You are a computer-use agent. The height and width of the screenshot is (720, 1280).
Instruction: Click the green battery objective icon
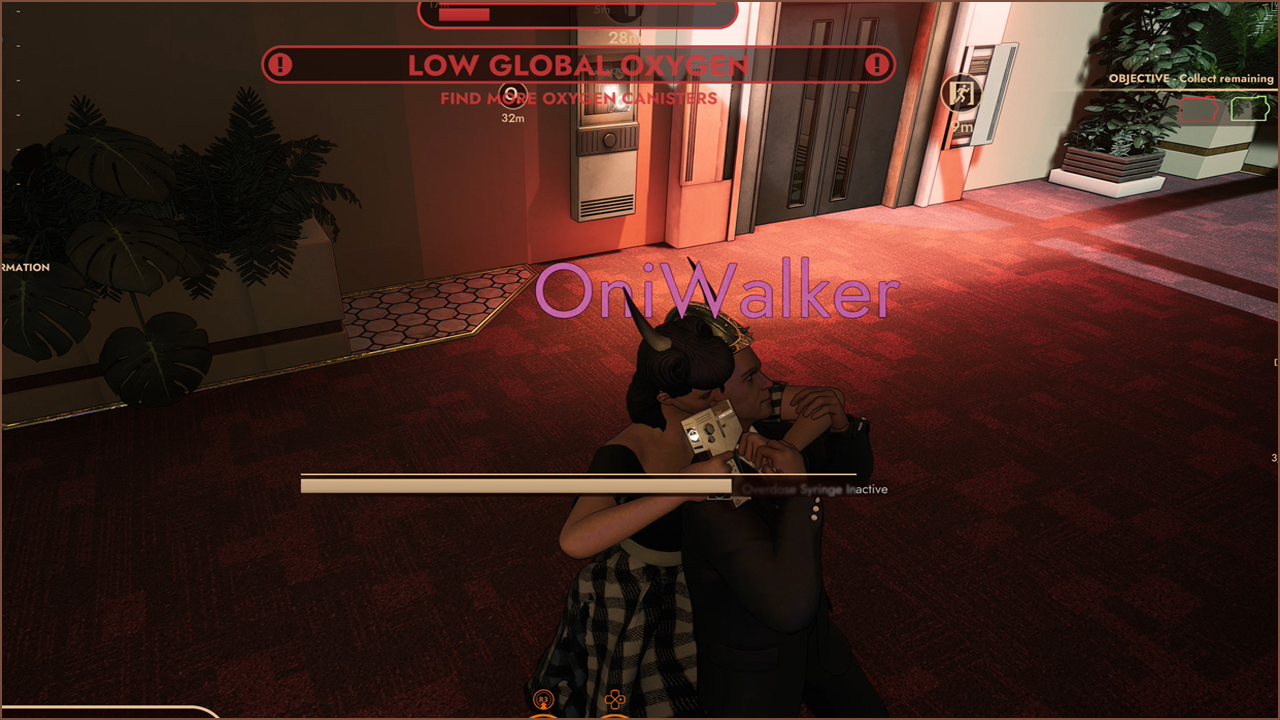point(1250,108)
